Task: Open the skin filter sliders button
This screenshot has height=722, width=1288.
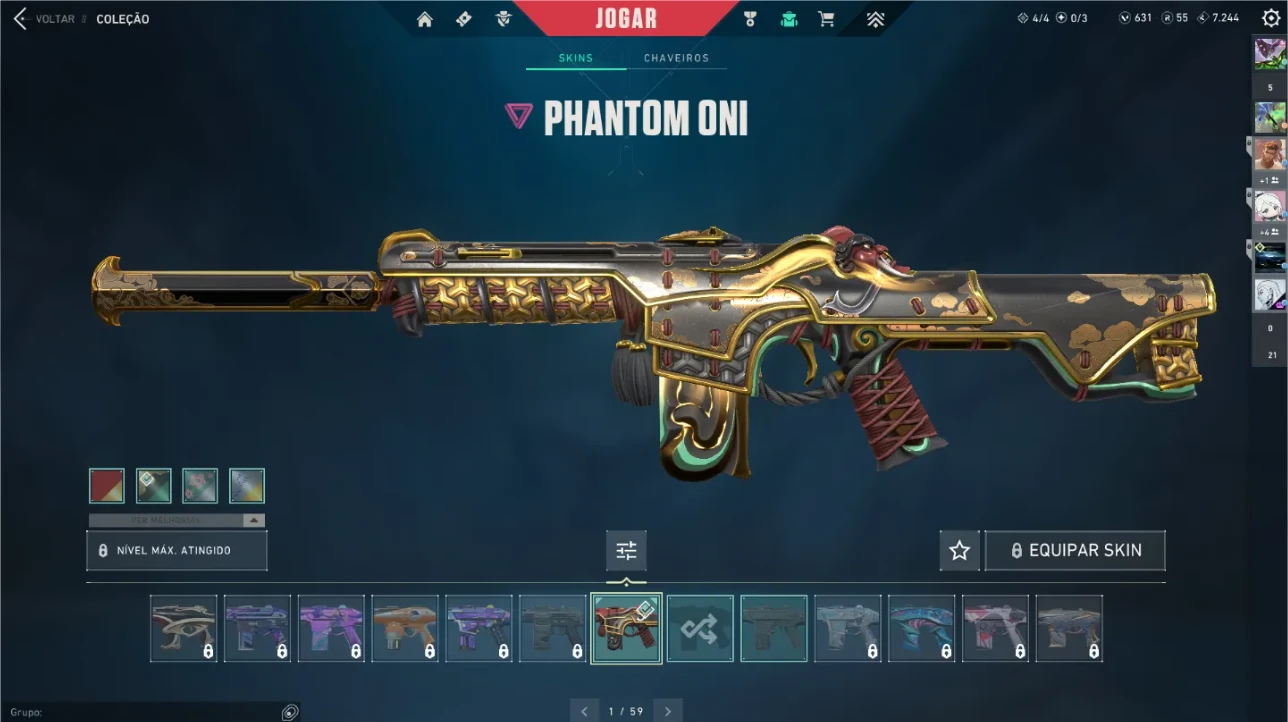Action: click(626, 551)
